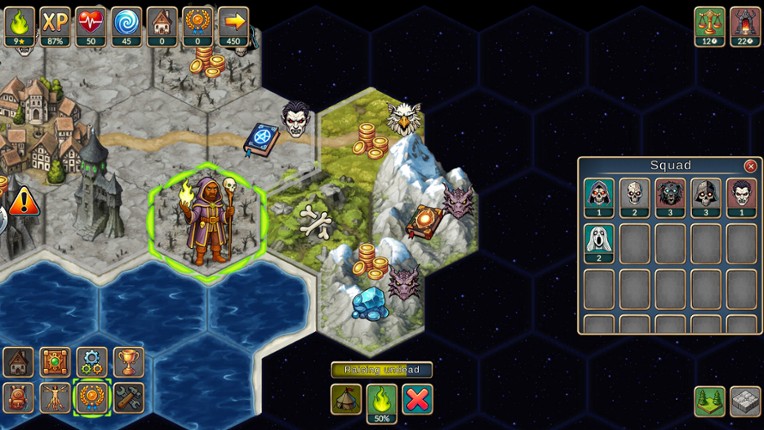
Task: Open the green gem spellbook icon
Action: (55, 362)
